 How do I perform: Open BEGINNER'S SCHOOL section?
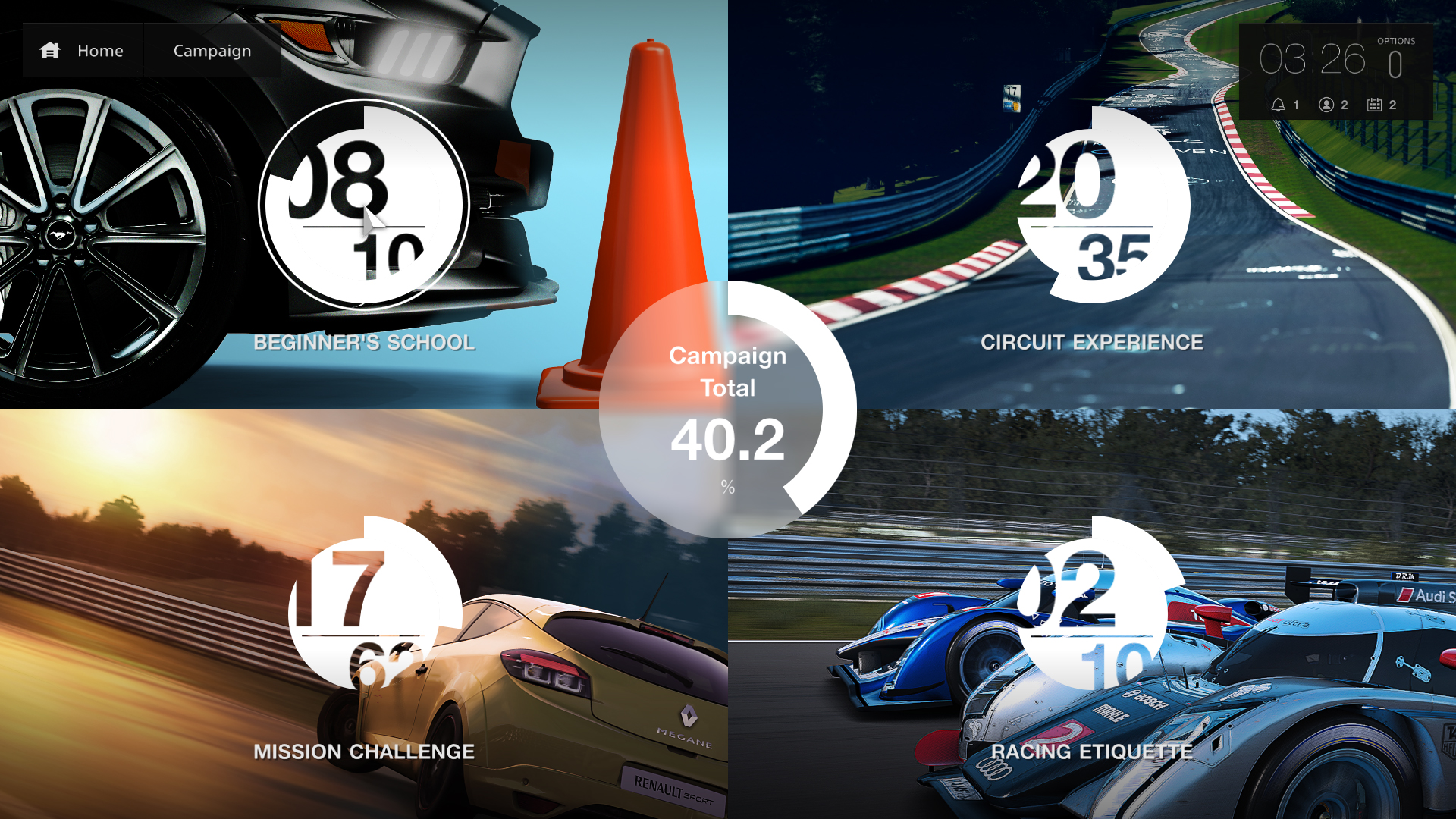(364, 343)
